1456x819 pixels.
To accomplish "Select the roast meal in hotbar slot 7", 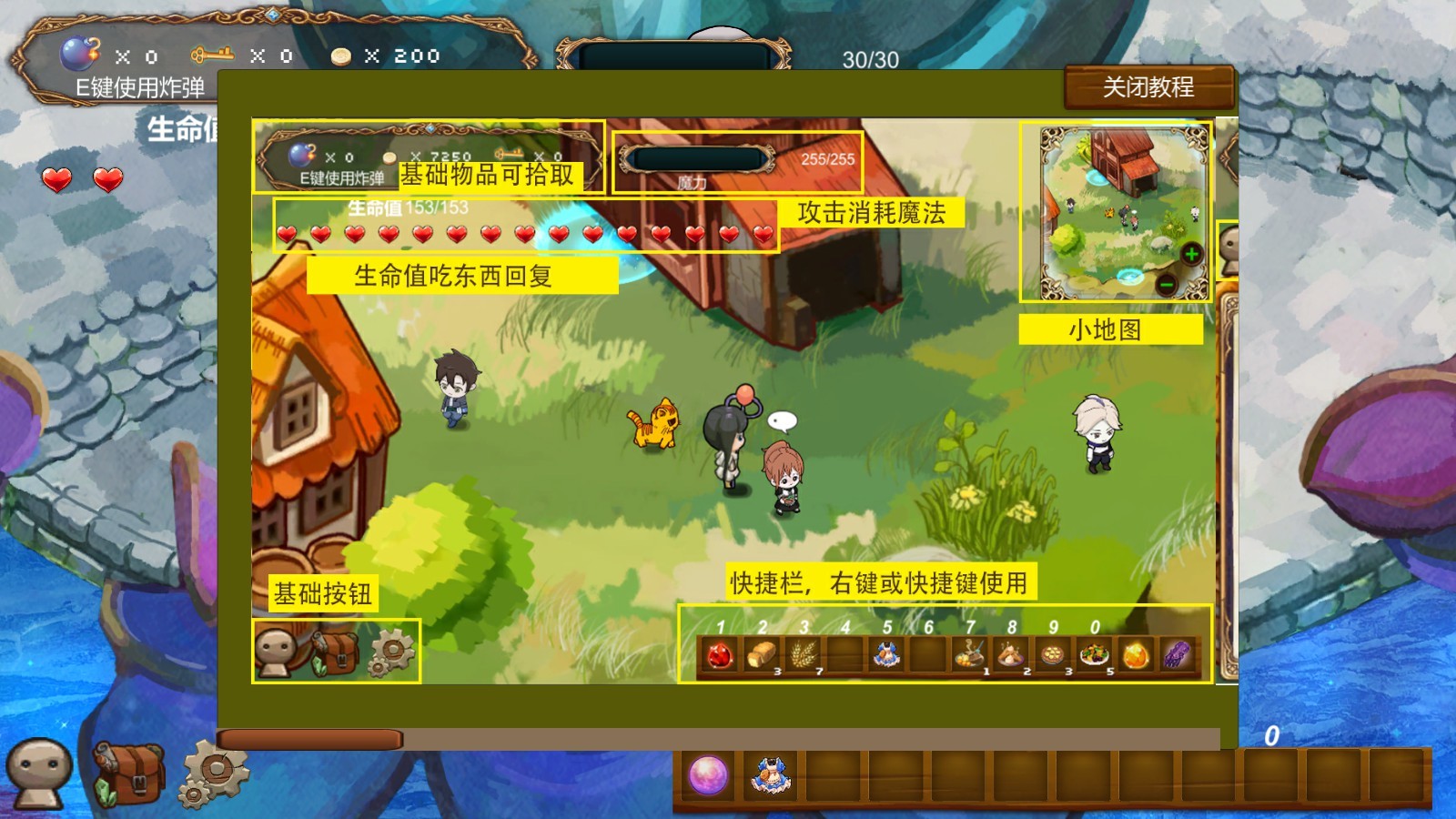I will [x=970, y=653].
